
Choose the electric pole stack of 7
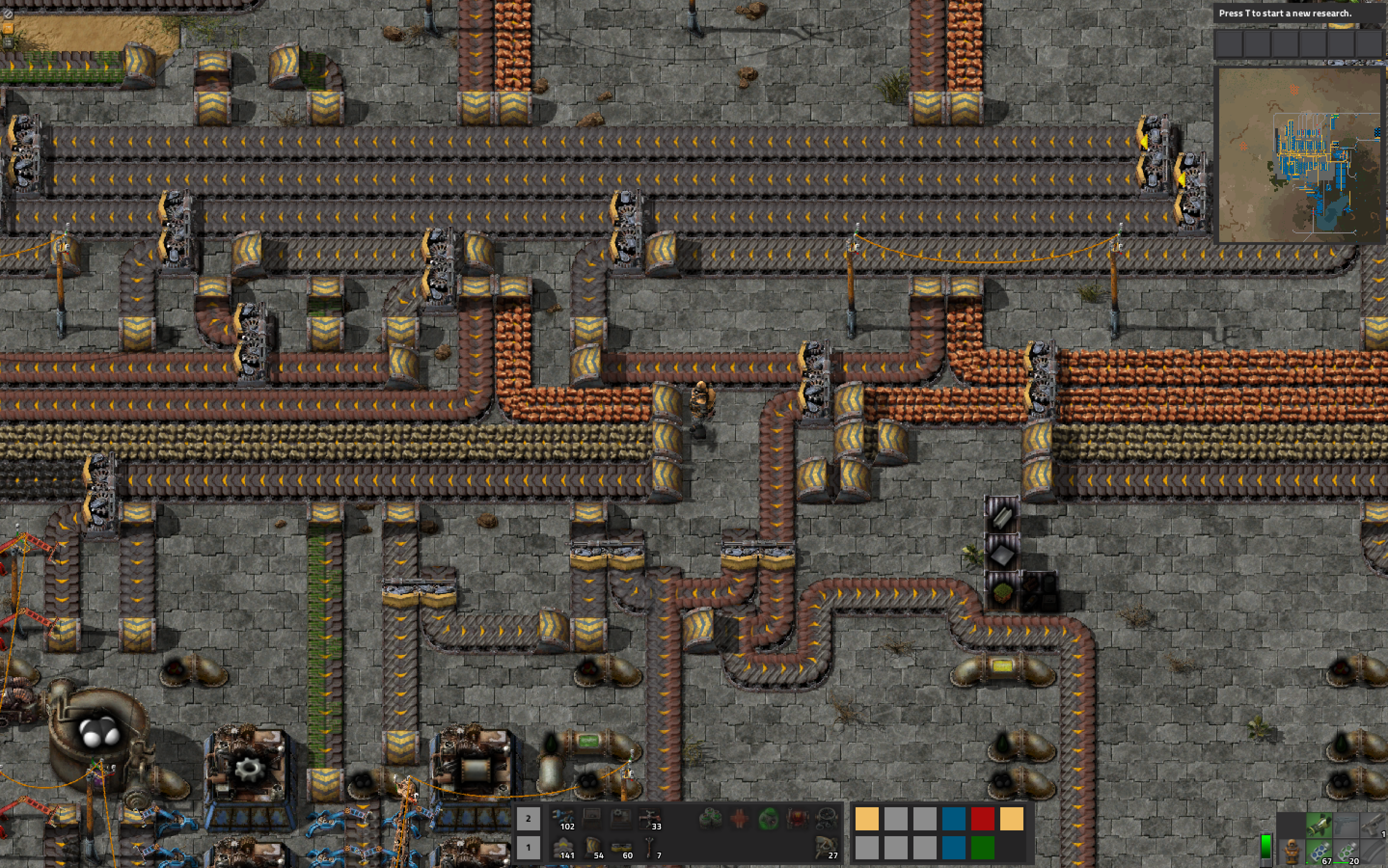650,847
